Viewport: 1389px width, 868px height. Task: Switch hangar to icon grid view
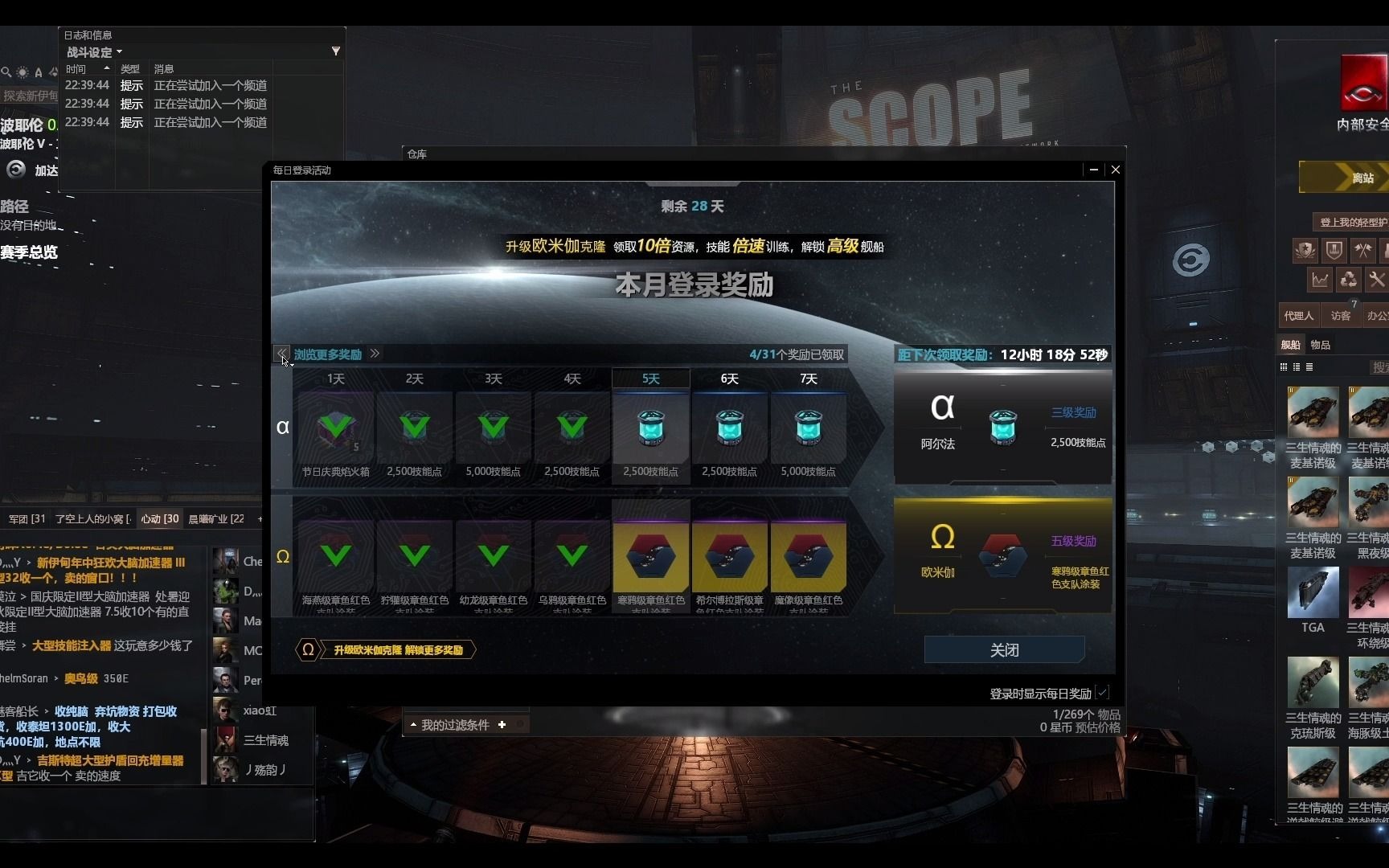[x=1283, y=366]
